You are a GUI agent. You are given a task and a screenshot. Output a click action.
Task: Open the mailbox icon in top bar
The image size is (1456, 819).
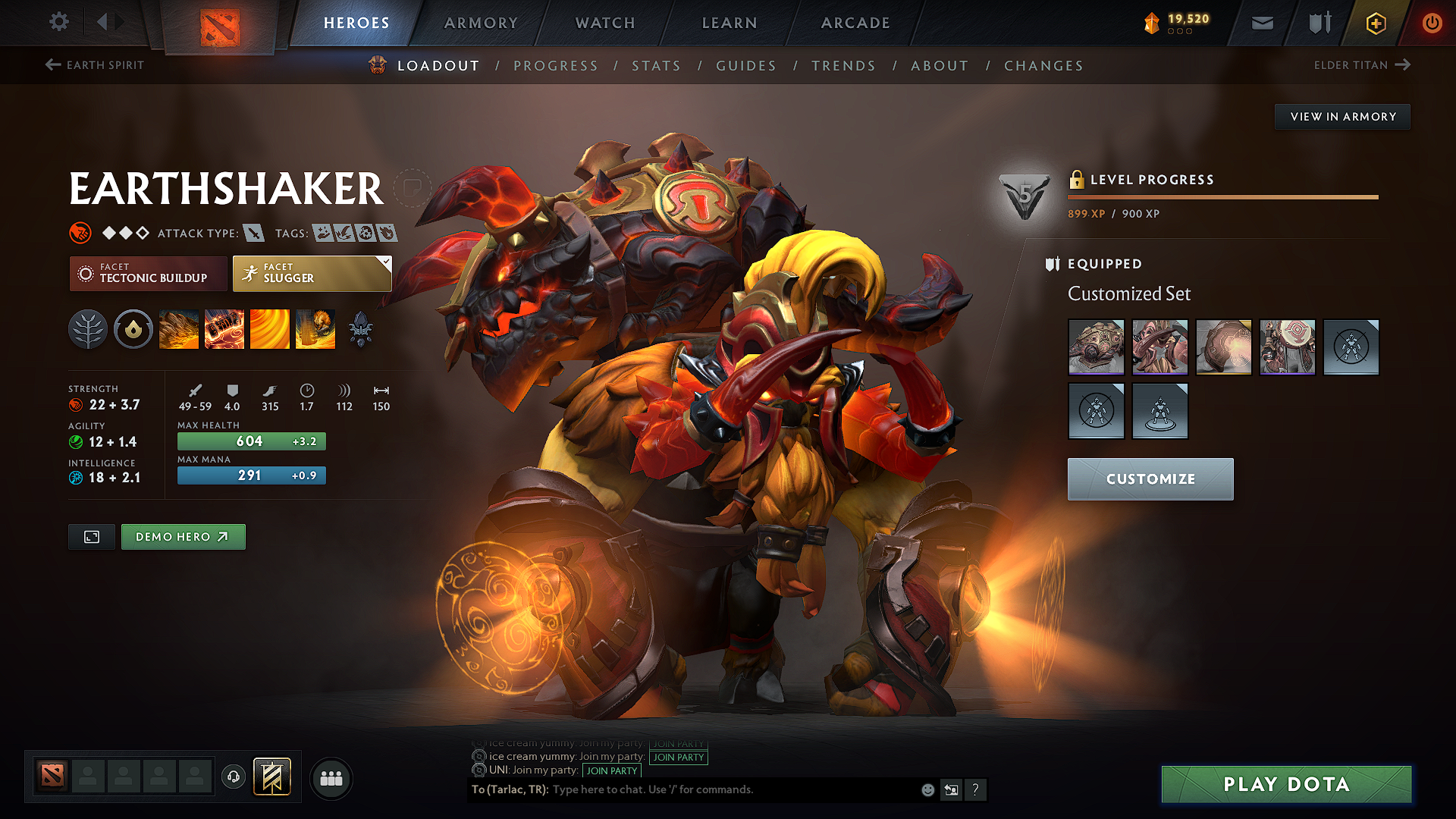point(1261,23)
